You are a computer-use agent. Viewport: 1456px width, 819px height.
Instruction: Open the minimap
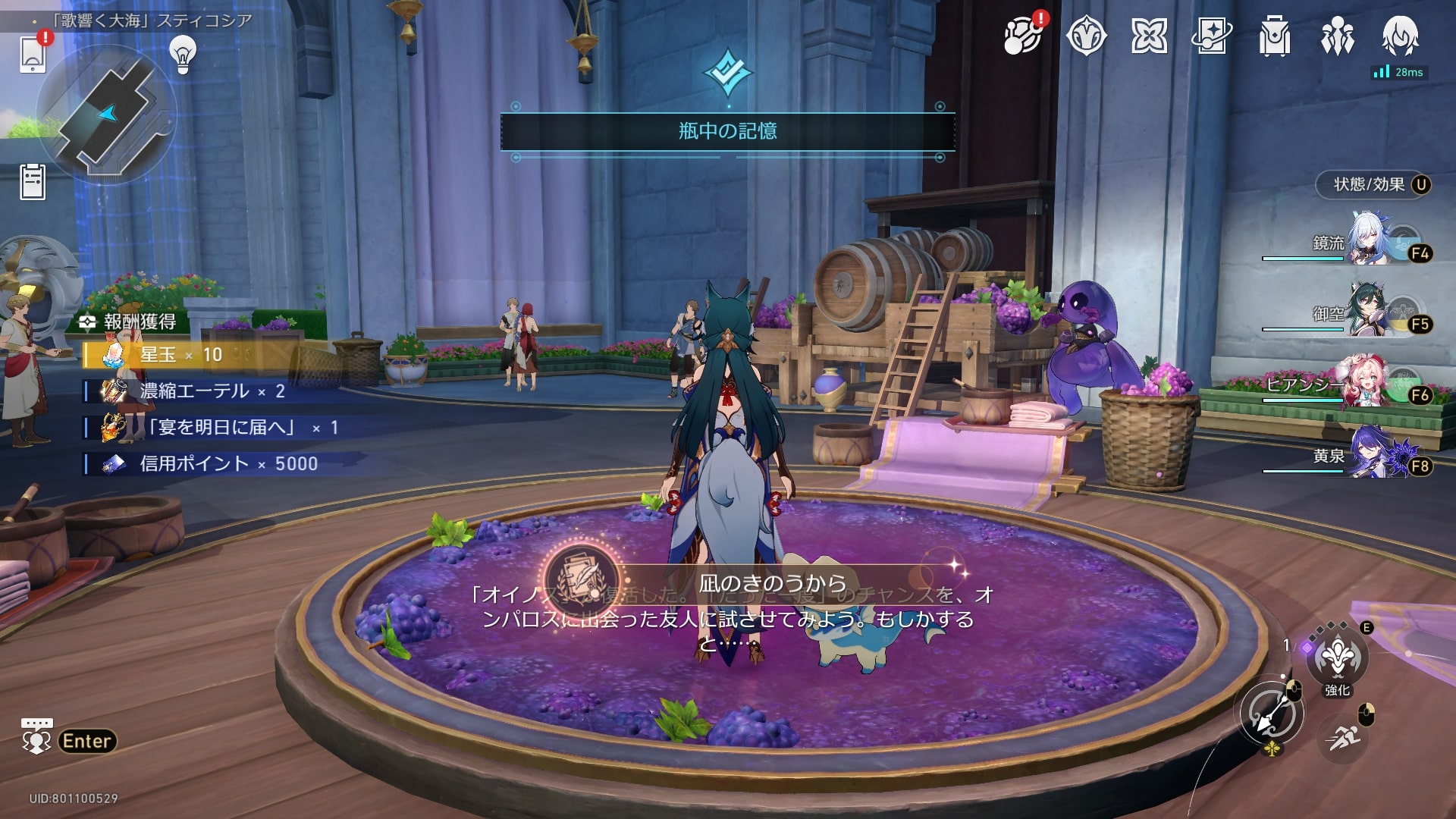pos(107,114)
